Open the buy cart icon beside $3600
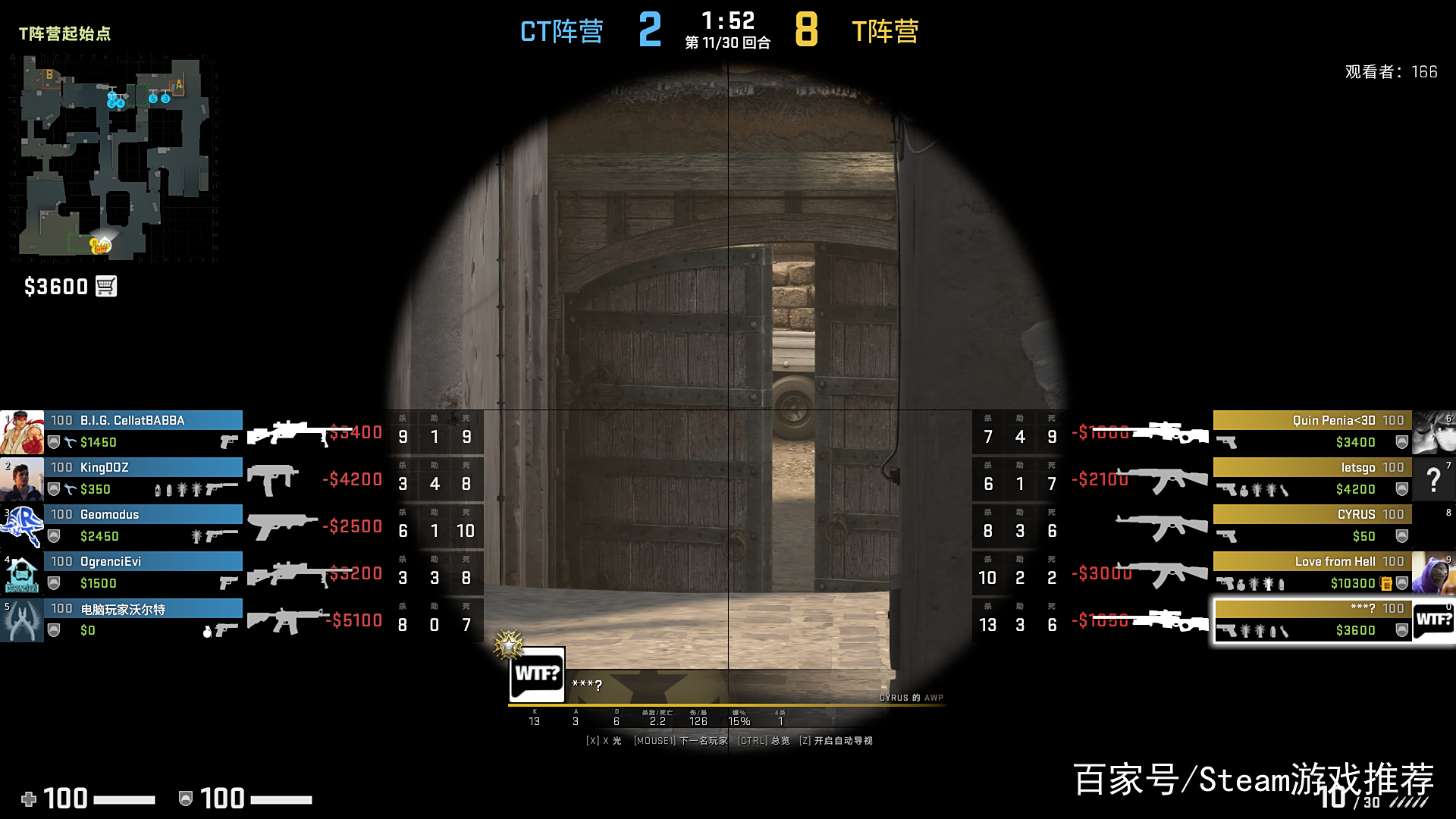1456x819 pixels. pos(106,287)
